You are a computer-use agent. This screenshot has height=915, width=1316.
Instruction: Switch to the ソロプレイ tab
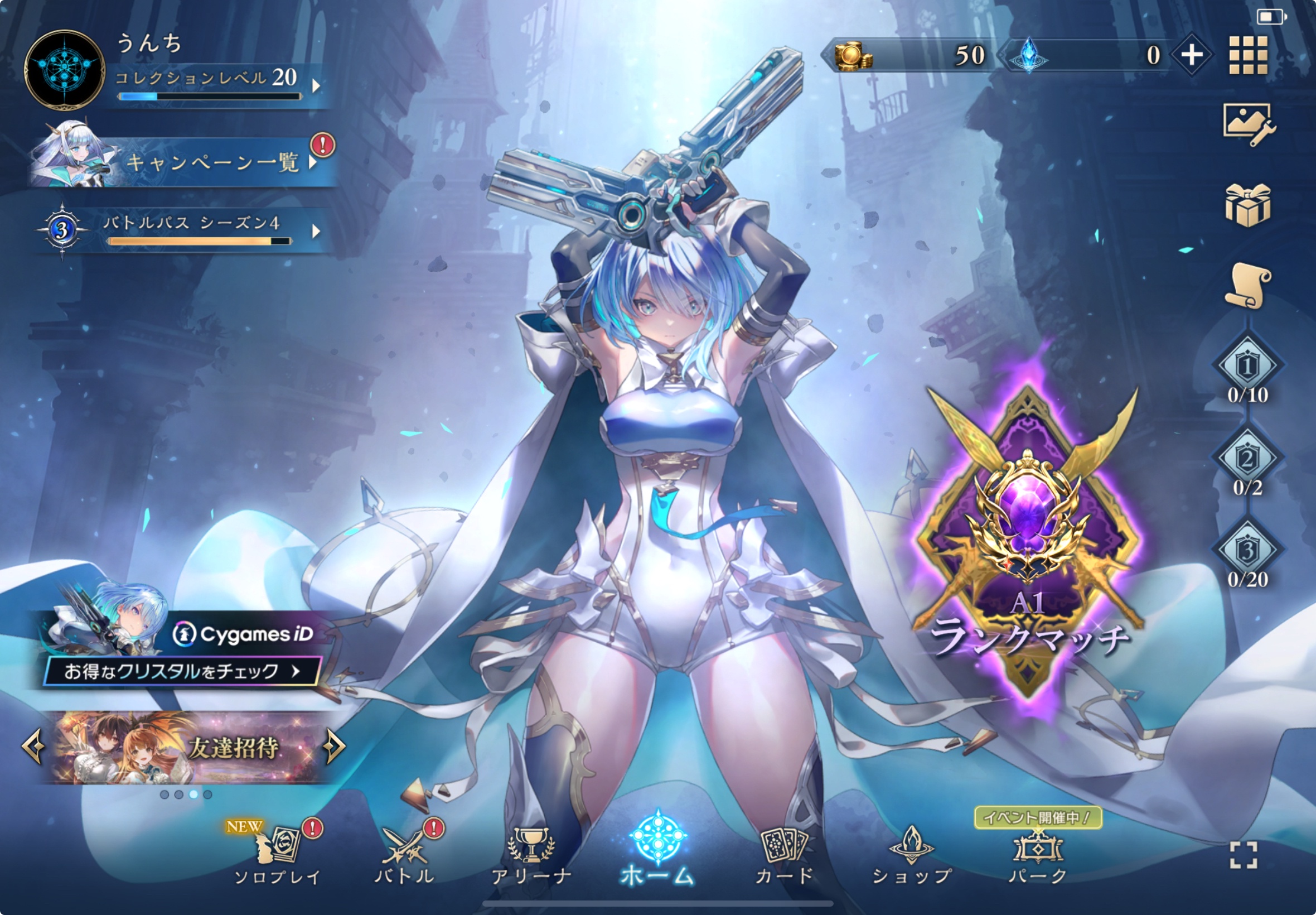tap(277, 855)
